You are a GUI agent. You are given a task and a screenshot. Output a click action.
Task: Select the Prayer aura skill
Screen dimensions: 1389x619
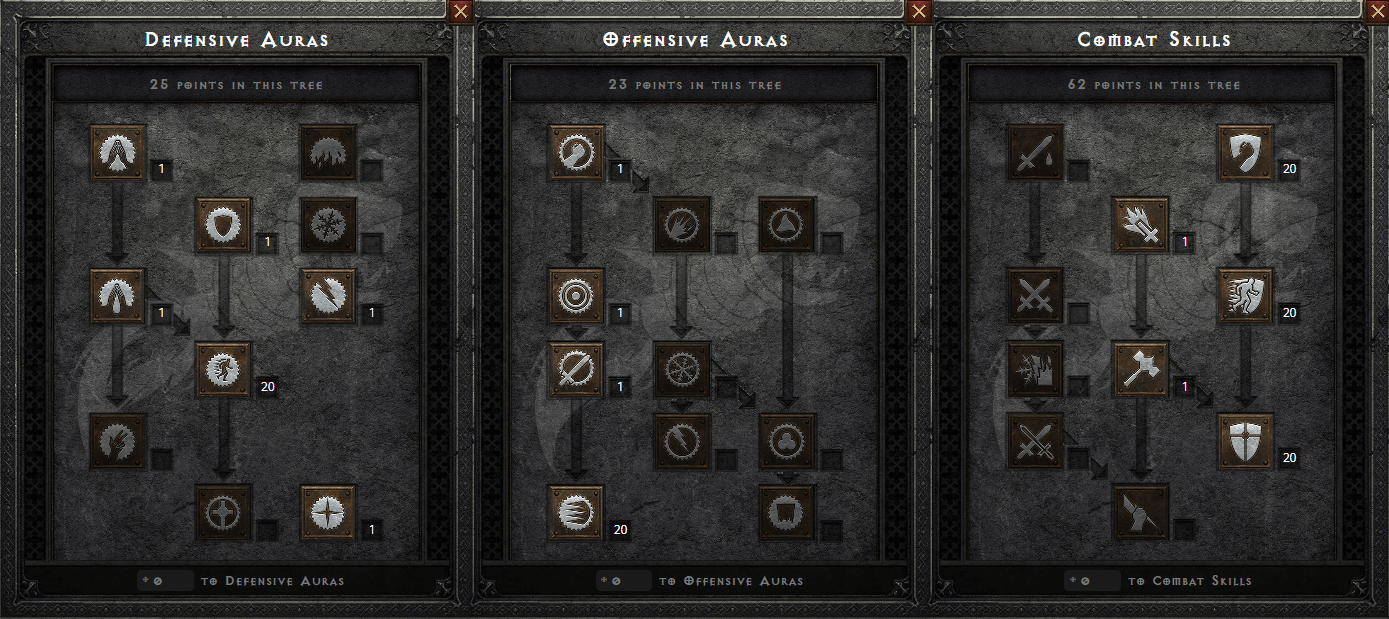pos(118,152)
